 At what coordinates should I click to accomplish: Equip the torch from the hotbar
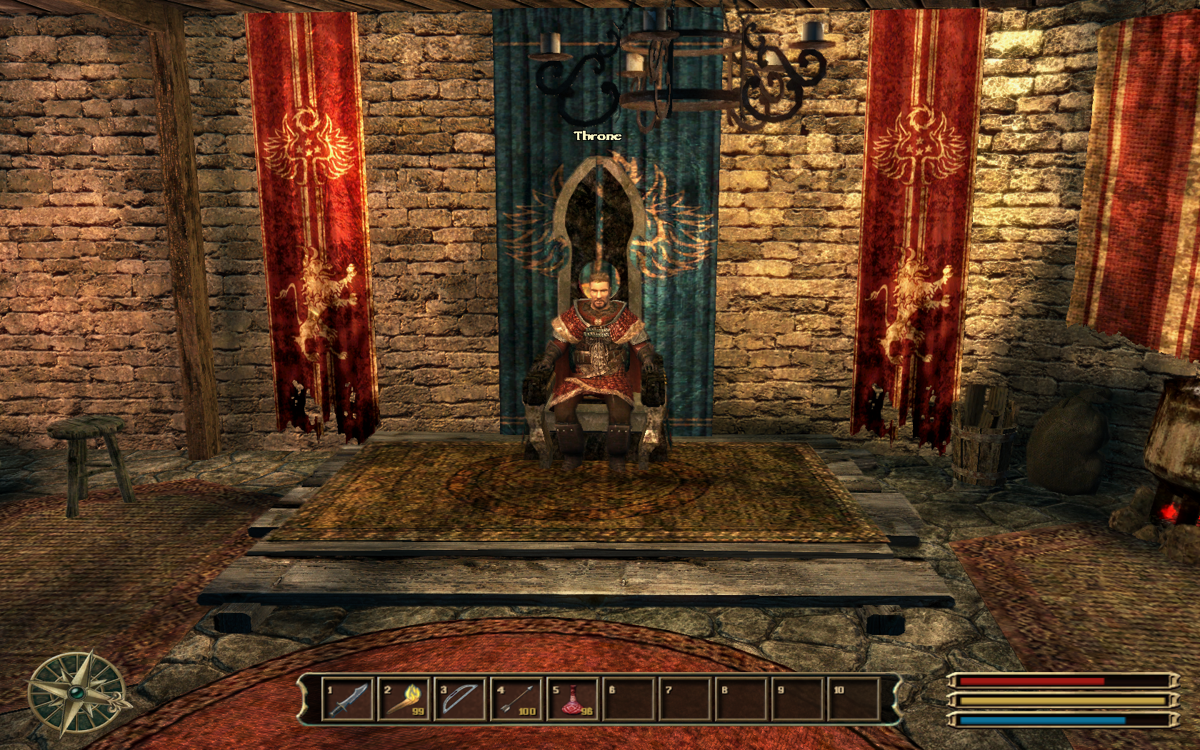point(402,699)
